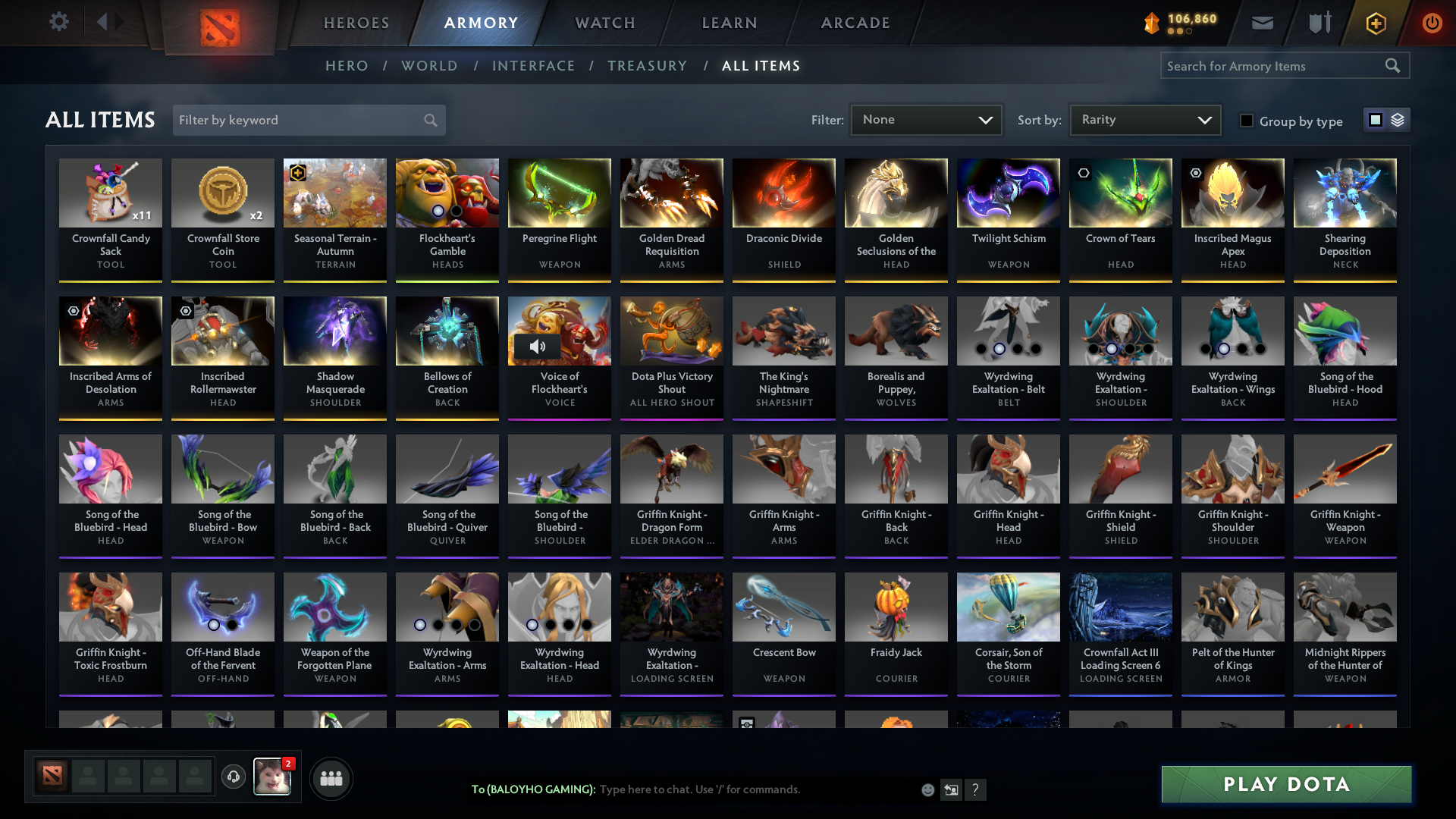Screen dimensions: 1456x819
Task: Switch to the stacked sets view toggle
Action: [x=1398, y=120]
